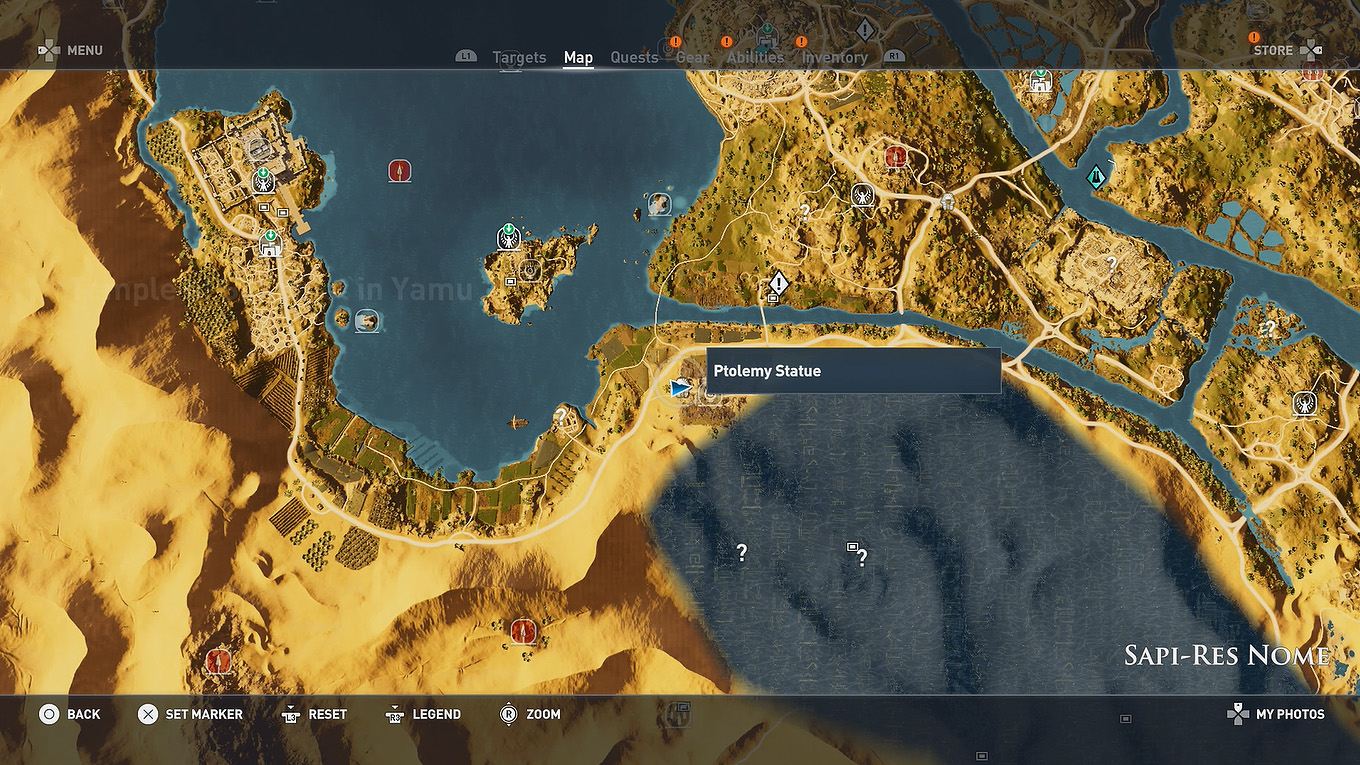This screenshot has width=1360, height=765.
Task: Click the green fast travel arrow above the temple viewpoint
Action: pos(263,172)
